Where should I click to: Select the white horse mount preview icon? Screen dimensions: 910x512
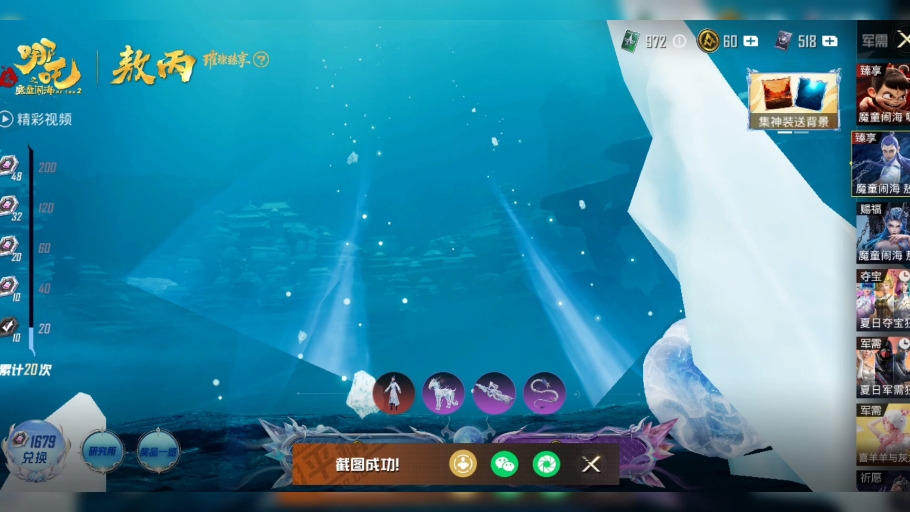(x=443, y=393)
